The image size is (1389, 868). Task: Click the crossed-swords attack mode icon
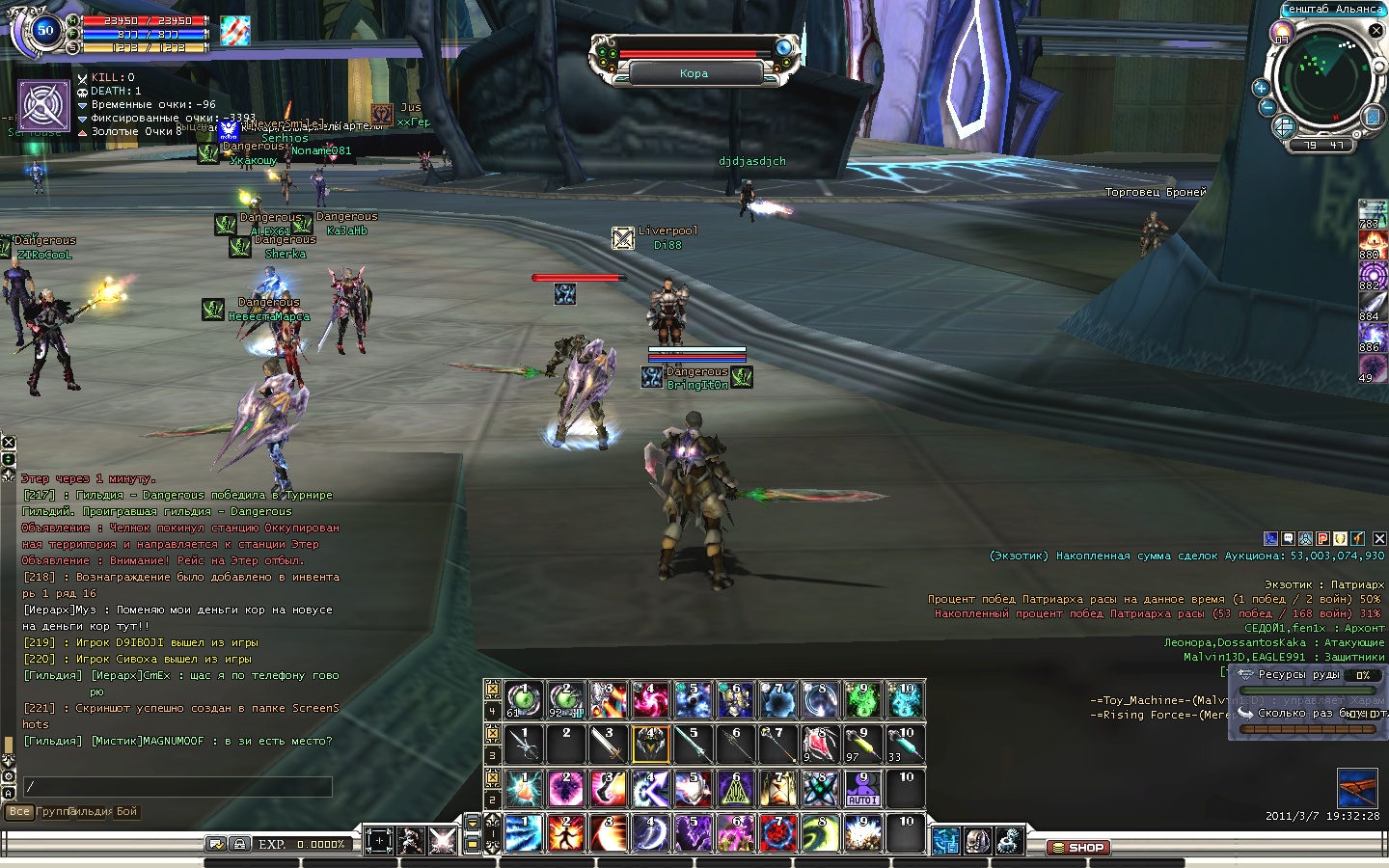coord(443,840)
